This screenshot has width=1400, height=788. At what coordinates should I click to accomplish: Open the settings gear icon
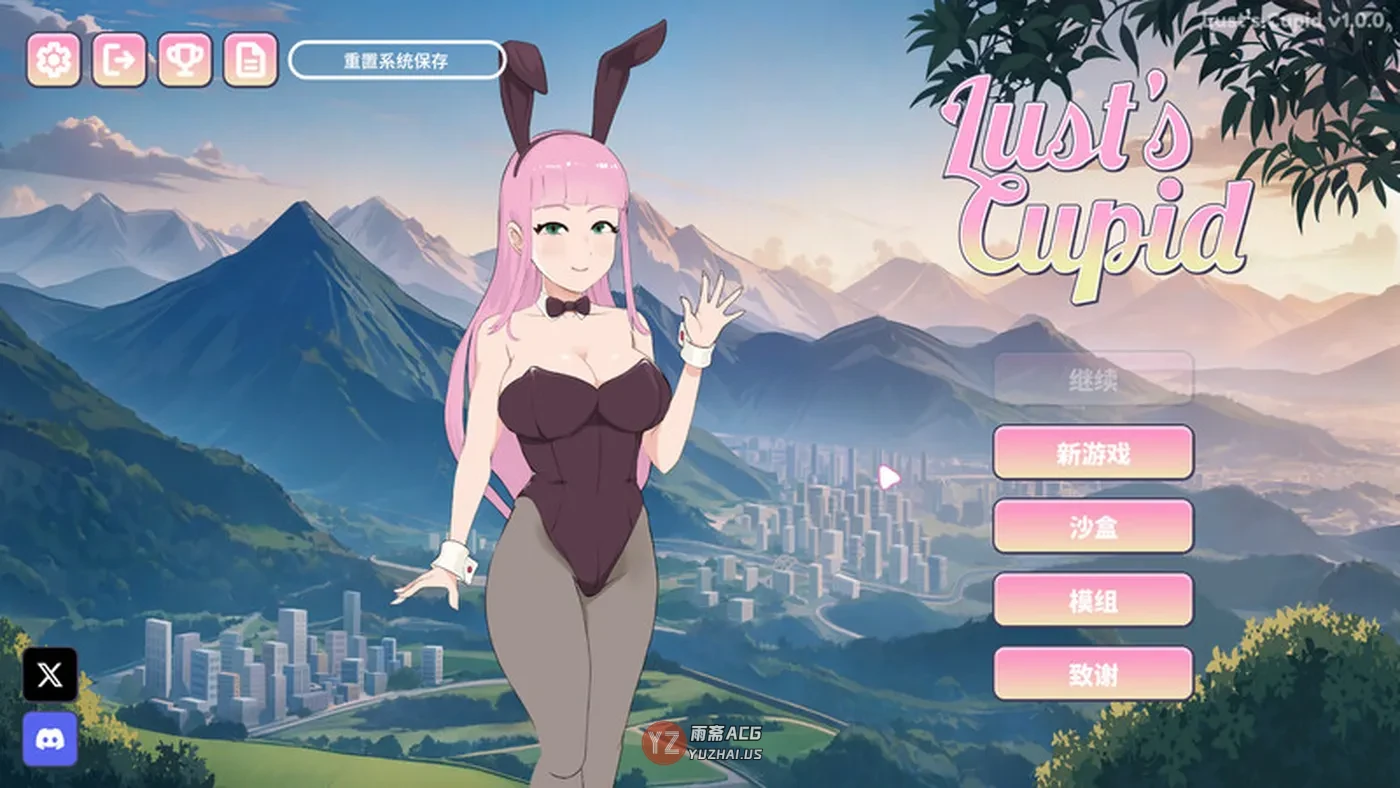(x=54, y=60)
